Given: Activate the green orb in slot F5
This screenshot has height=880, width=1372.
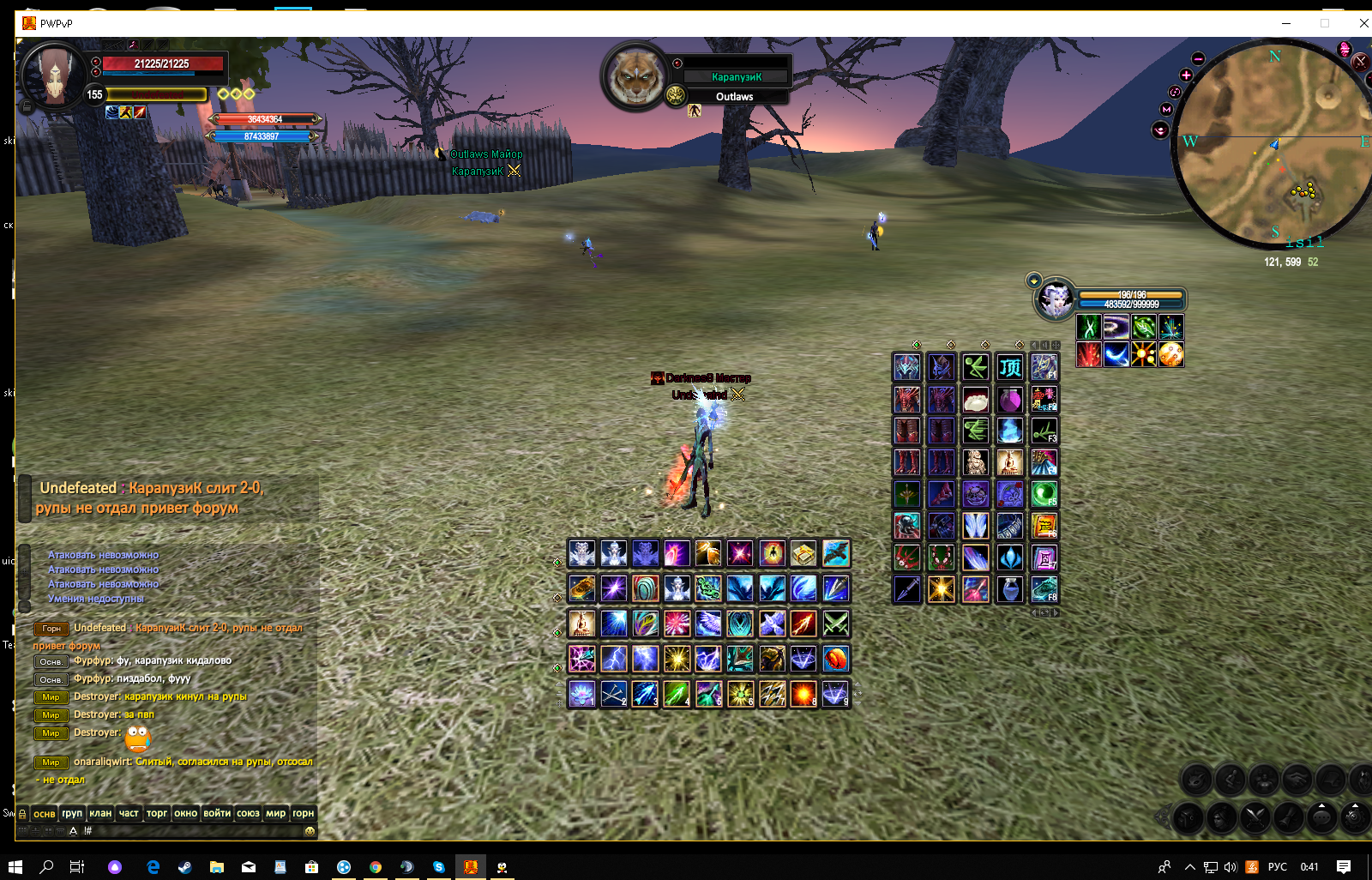Looking at the screenshot, I should [1044, 494].
